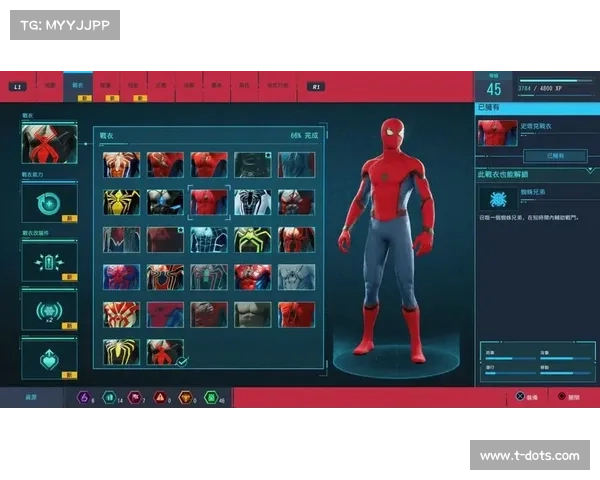Switch to the 技能 (Skills) tab
This screenshot has width=600, height=480.
134,86
